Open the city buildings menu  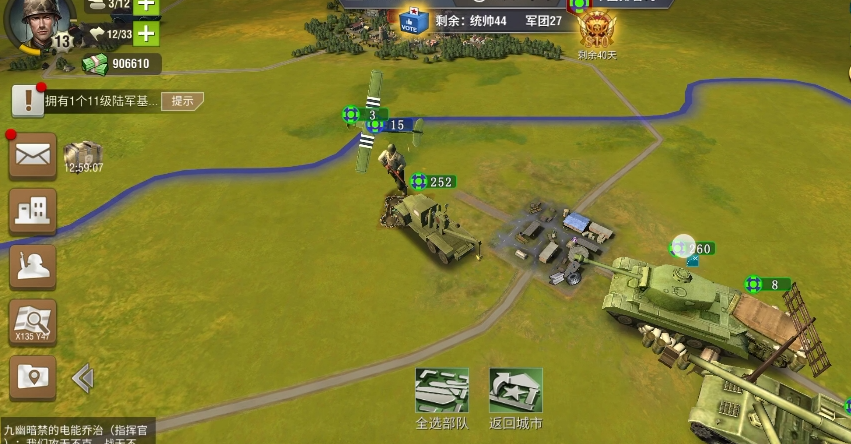[32, 210]
